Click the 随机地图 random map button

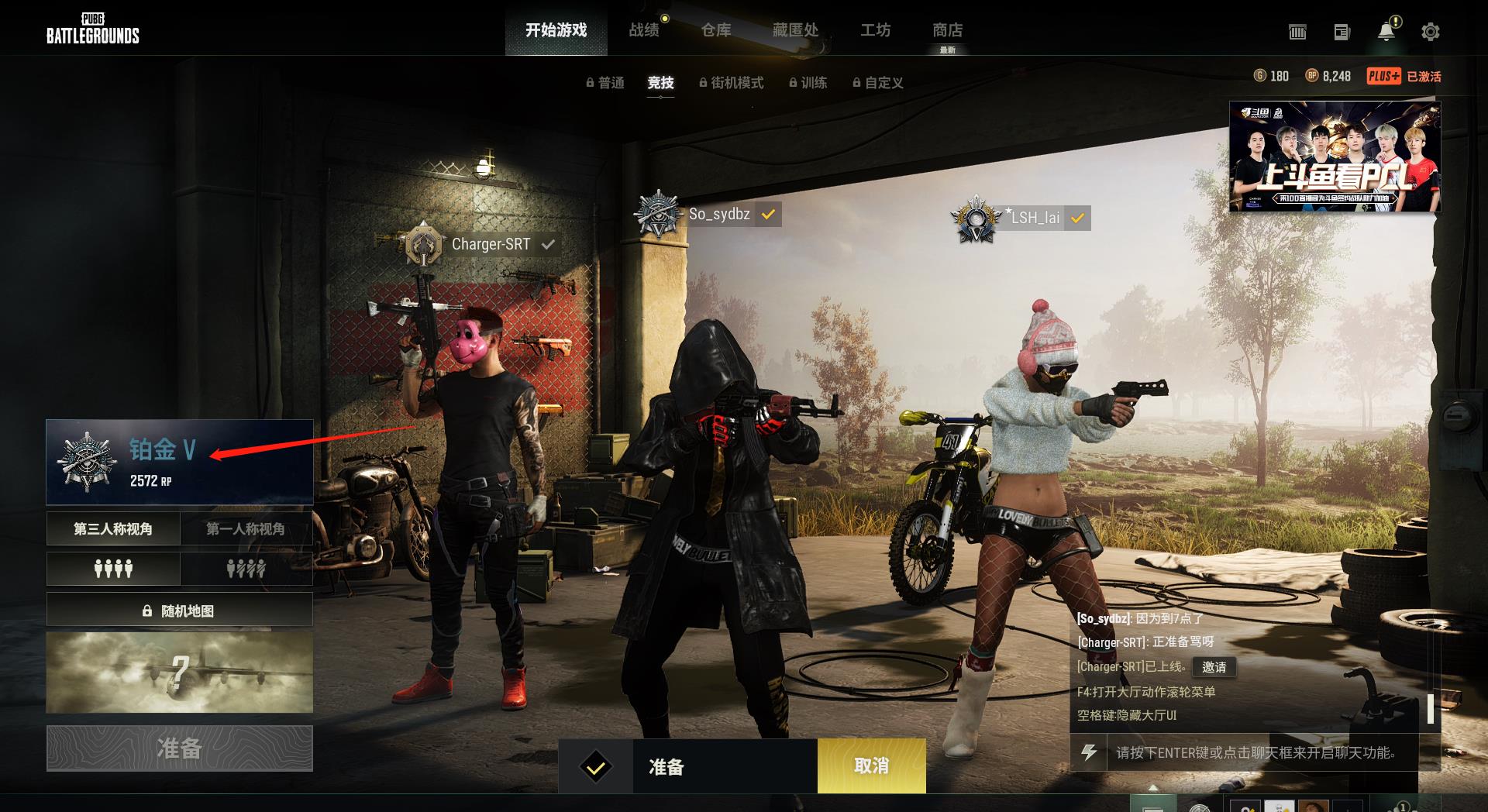(x=179, y=610)
